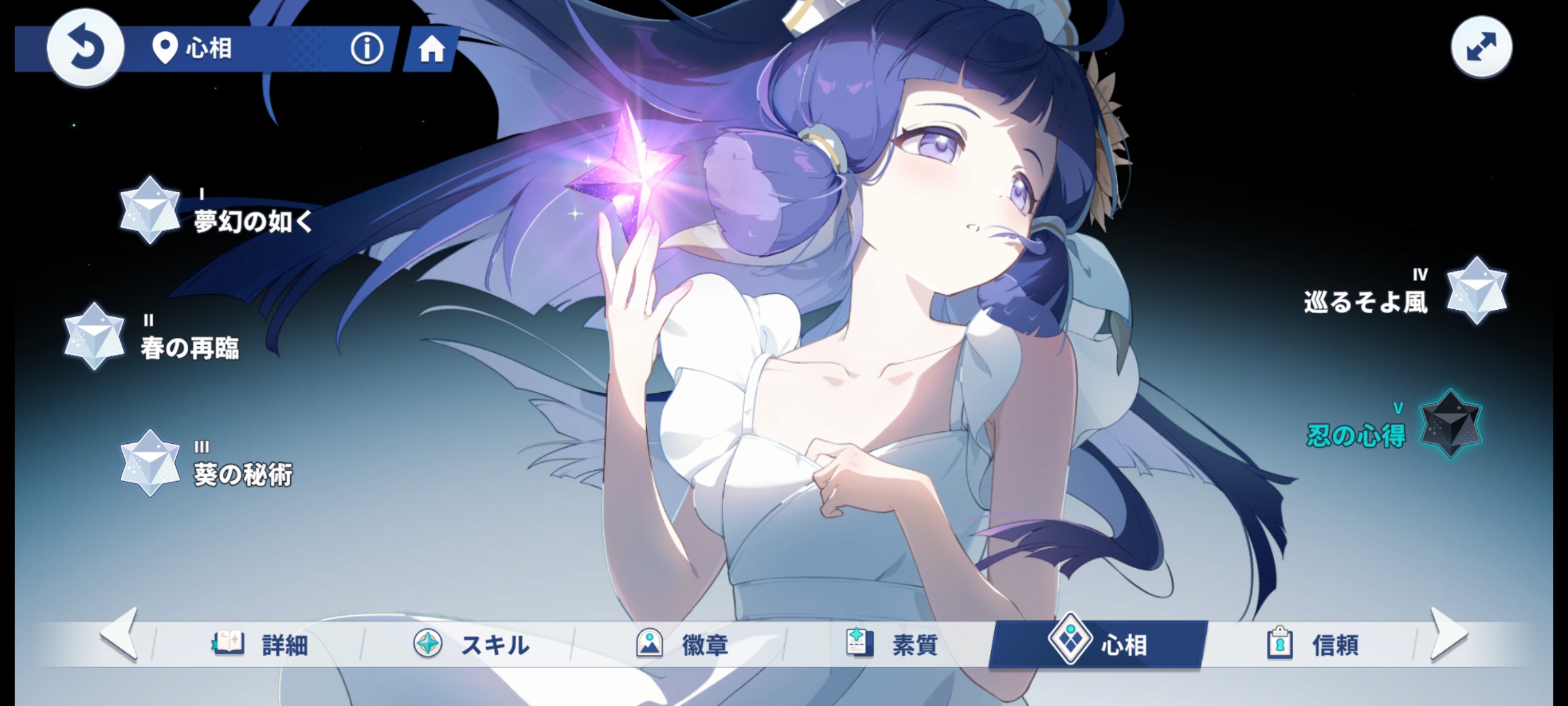
Task: Show previous character with left arrow
Action: tap(120, 633)
